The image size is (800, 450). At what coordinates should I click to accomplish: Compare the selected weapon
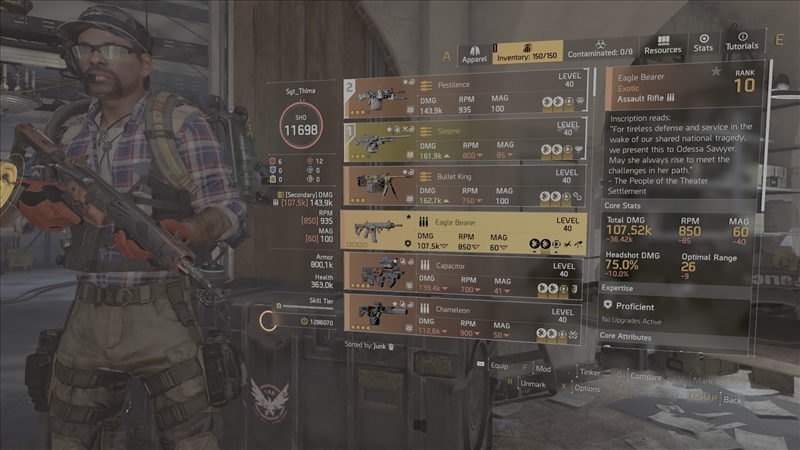(x=645, y=377)
